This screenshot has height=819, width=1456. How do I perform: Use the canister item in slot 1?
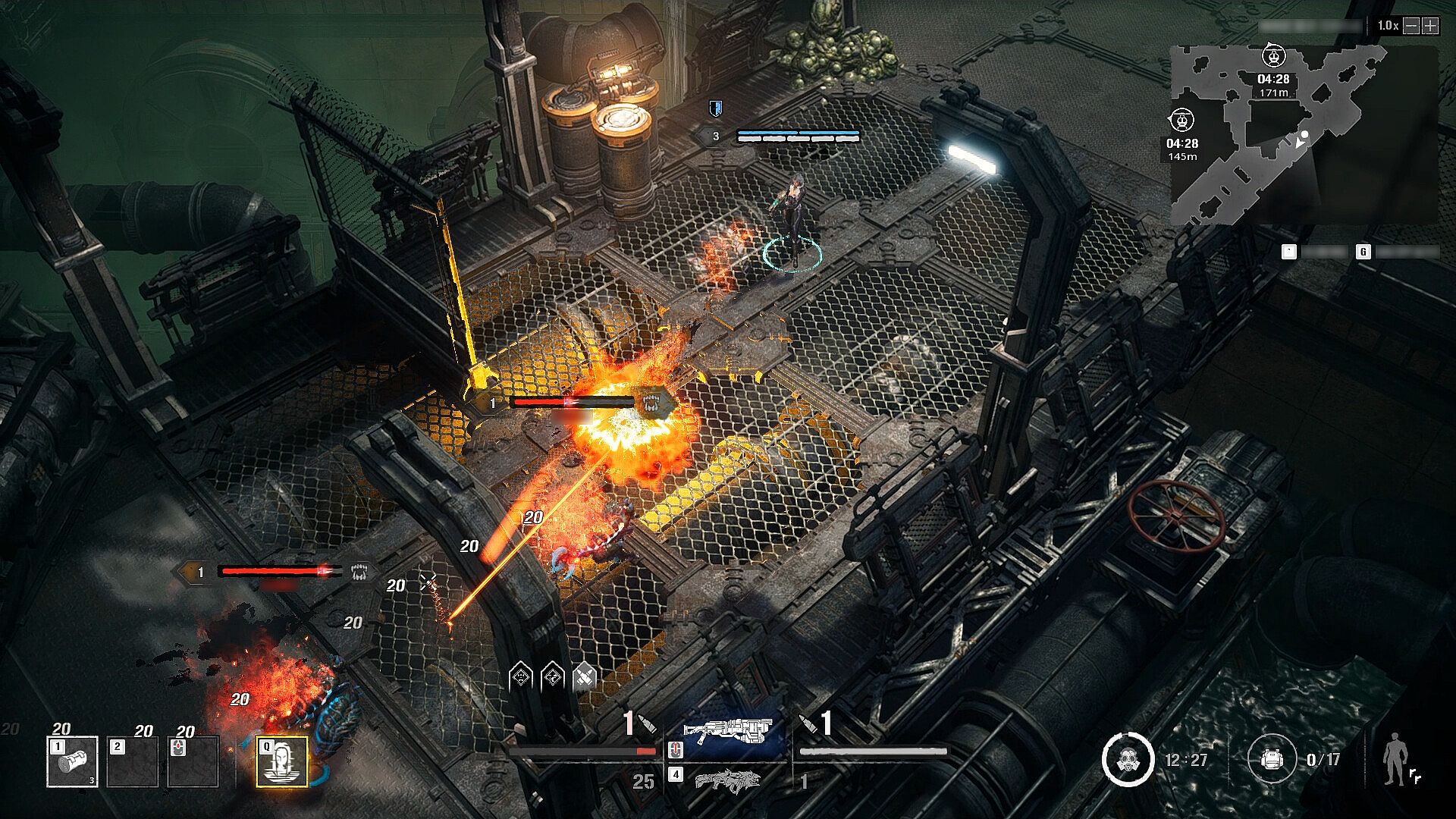click(72, 761)
